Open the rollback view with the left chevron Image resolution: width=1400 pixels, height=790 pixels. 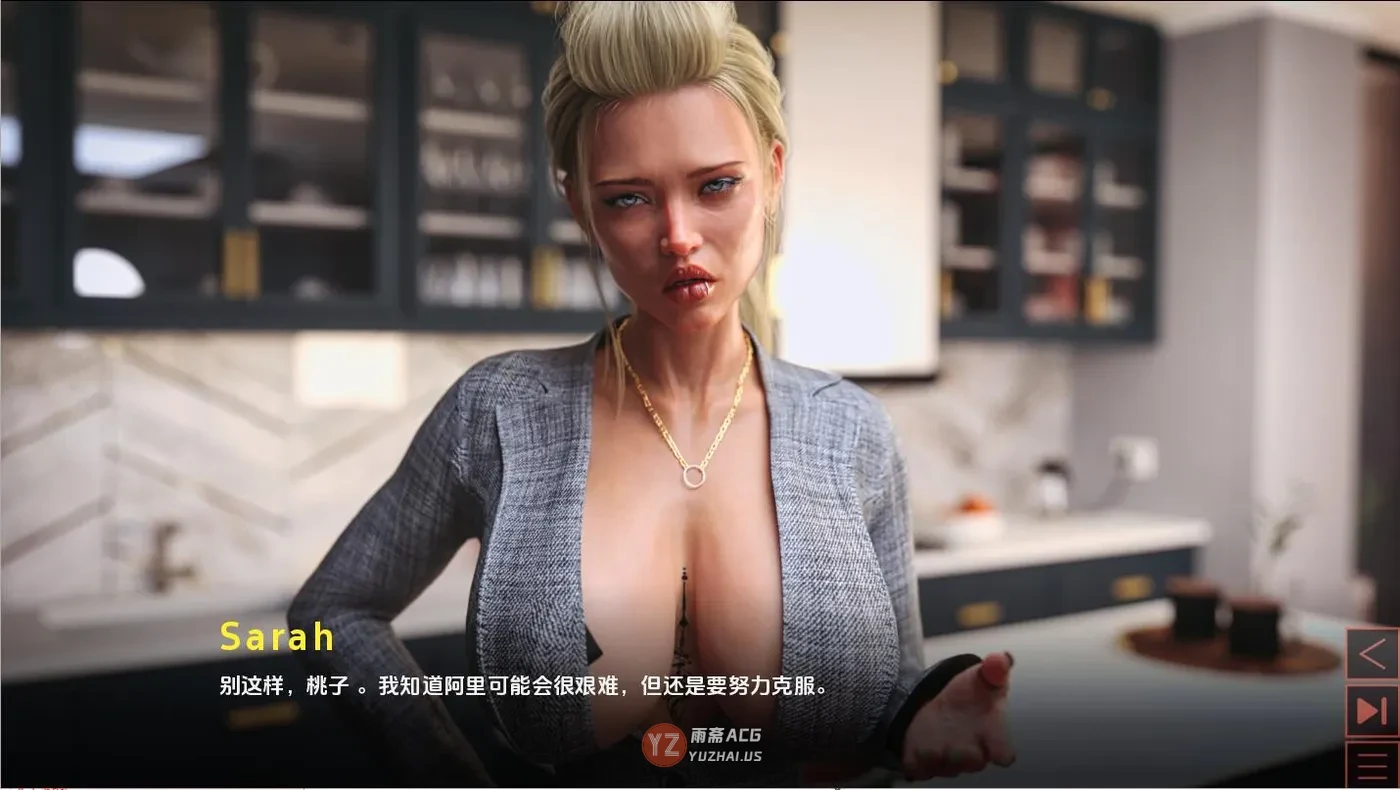pyautogui.click(x=1372, y=655)
